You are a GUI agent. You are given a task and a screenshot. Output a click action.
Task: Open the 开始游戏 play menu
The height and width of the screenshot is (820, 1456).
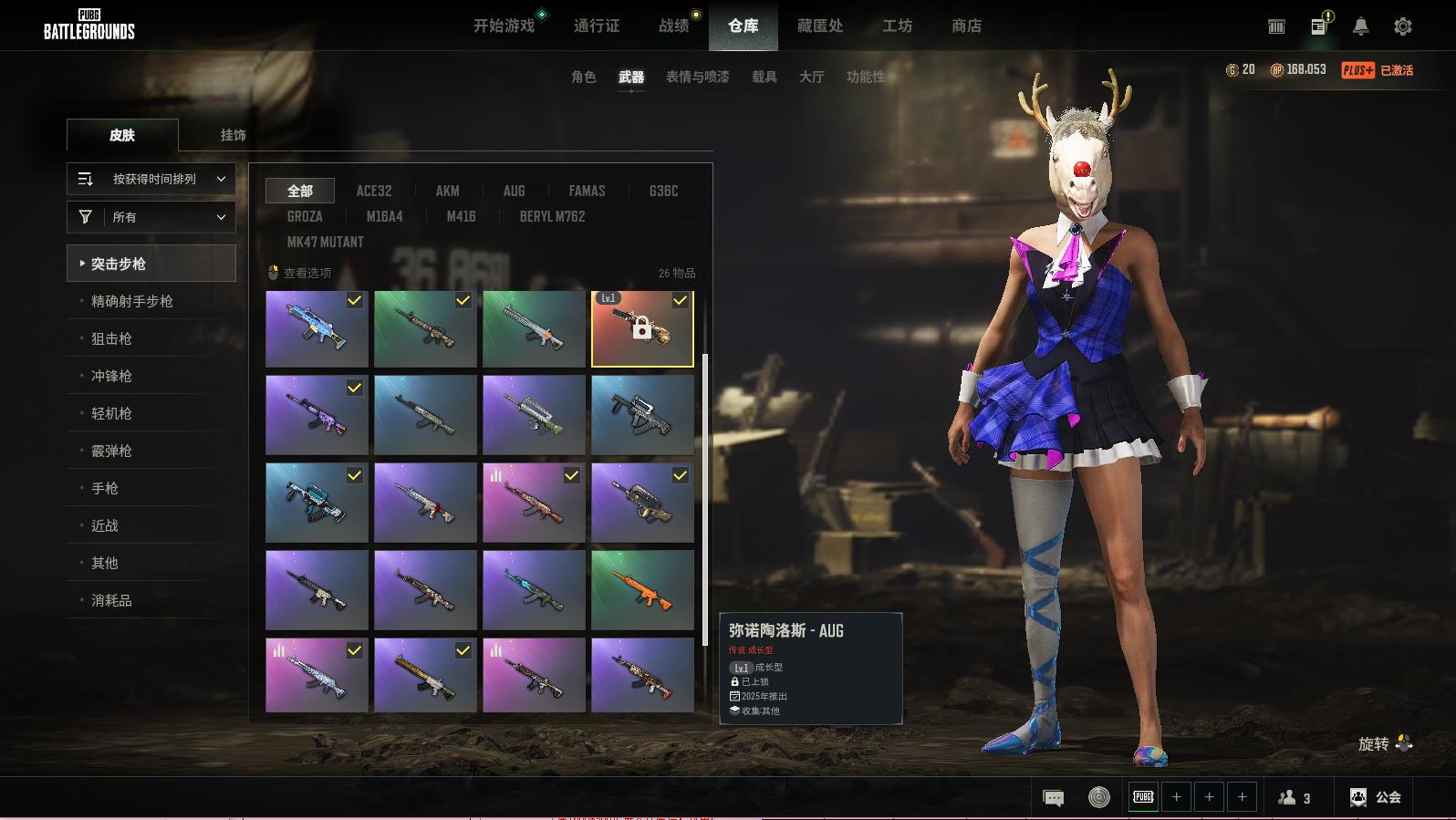coord(504,26)
